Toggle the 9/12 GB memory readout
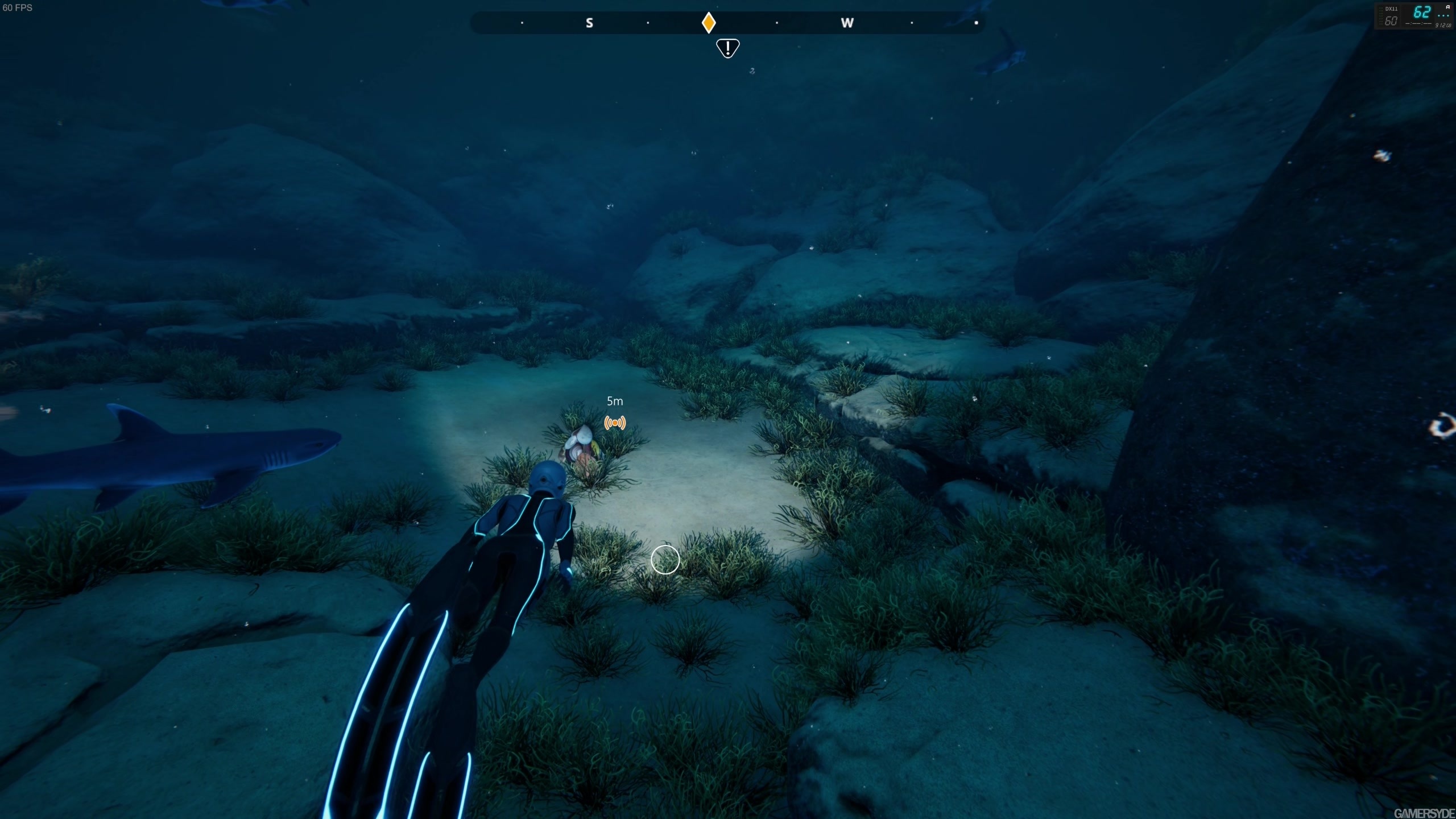This screenshot has width=1456, height=819. (1443, 26)
